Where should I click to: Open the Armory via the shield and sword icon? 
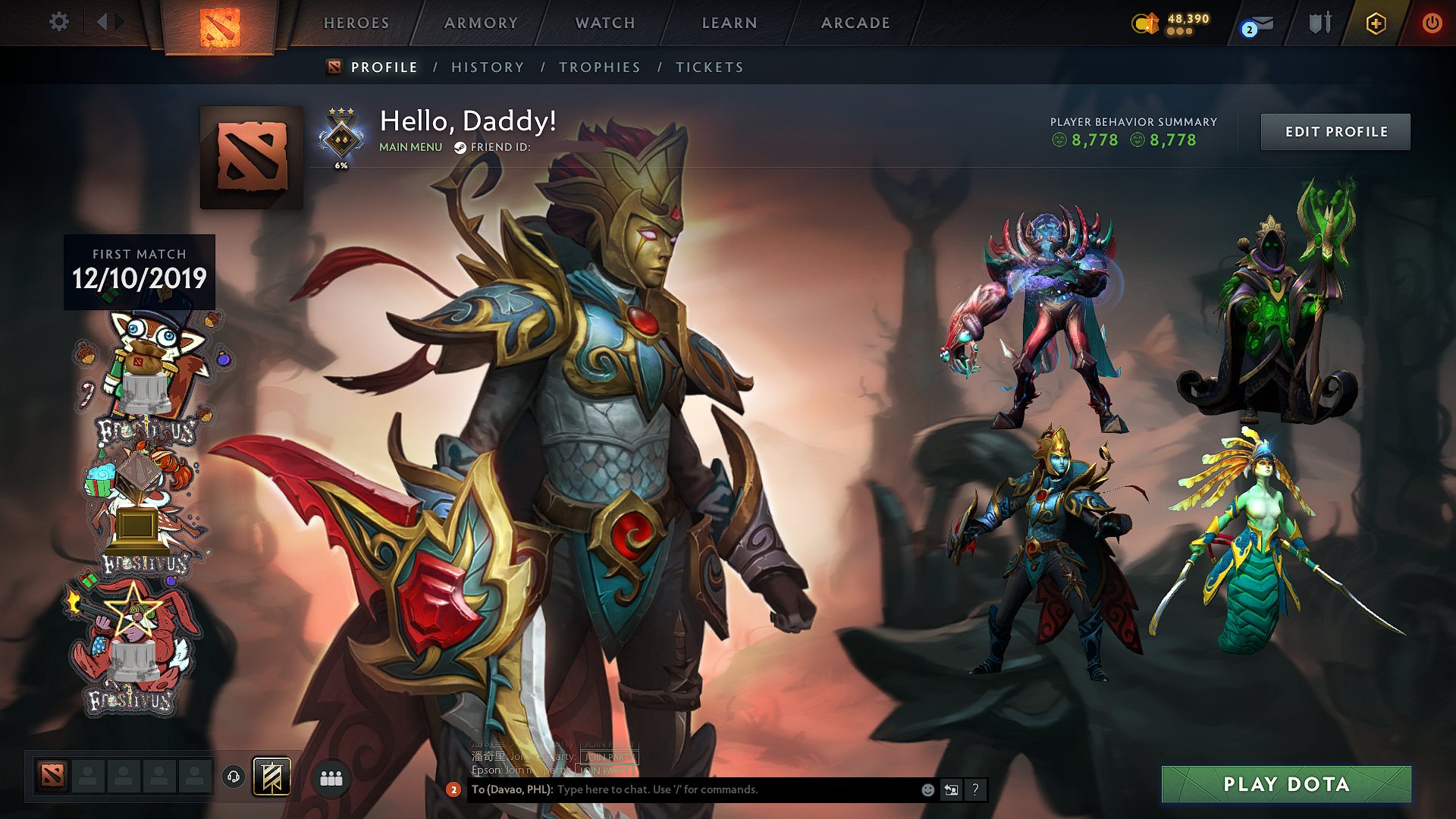click(1319, 23)
